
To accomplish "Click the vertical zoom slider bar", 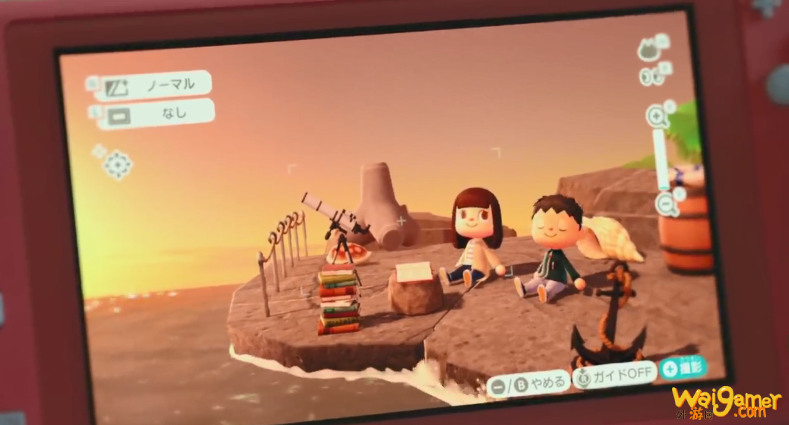I will [661, 160].
